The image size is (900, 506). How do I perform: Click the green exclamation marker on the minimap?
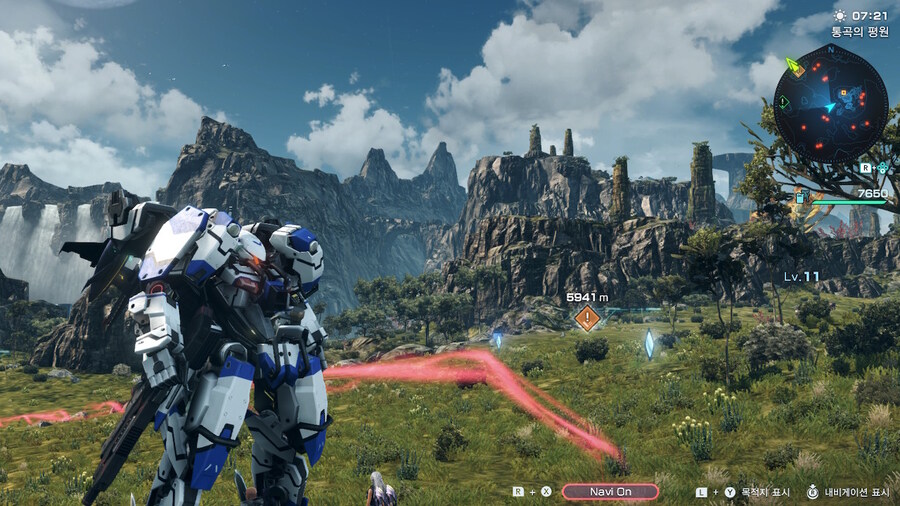pos(784,103)
